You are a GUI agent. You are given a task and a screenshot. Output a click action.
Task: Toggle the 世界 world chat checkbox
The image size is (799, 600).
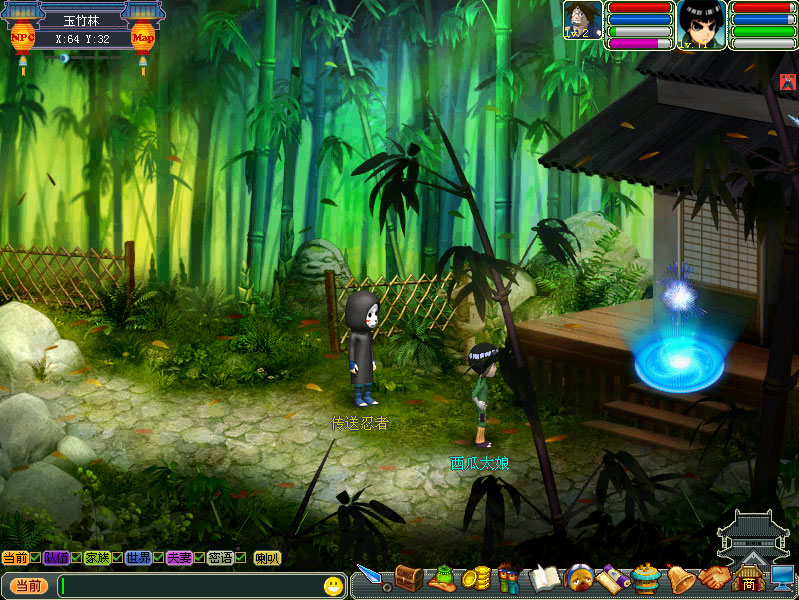[158, 558]
